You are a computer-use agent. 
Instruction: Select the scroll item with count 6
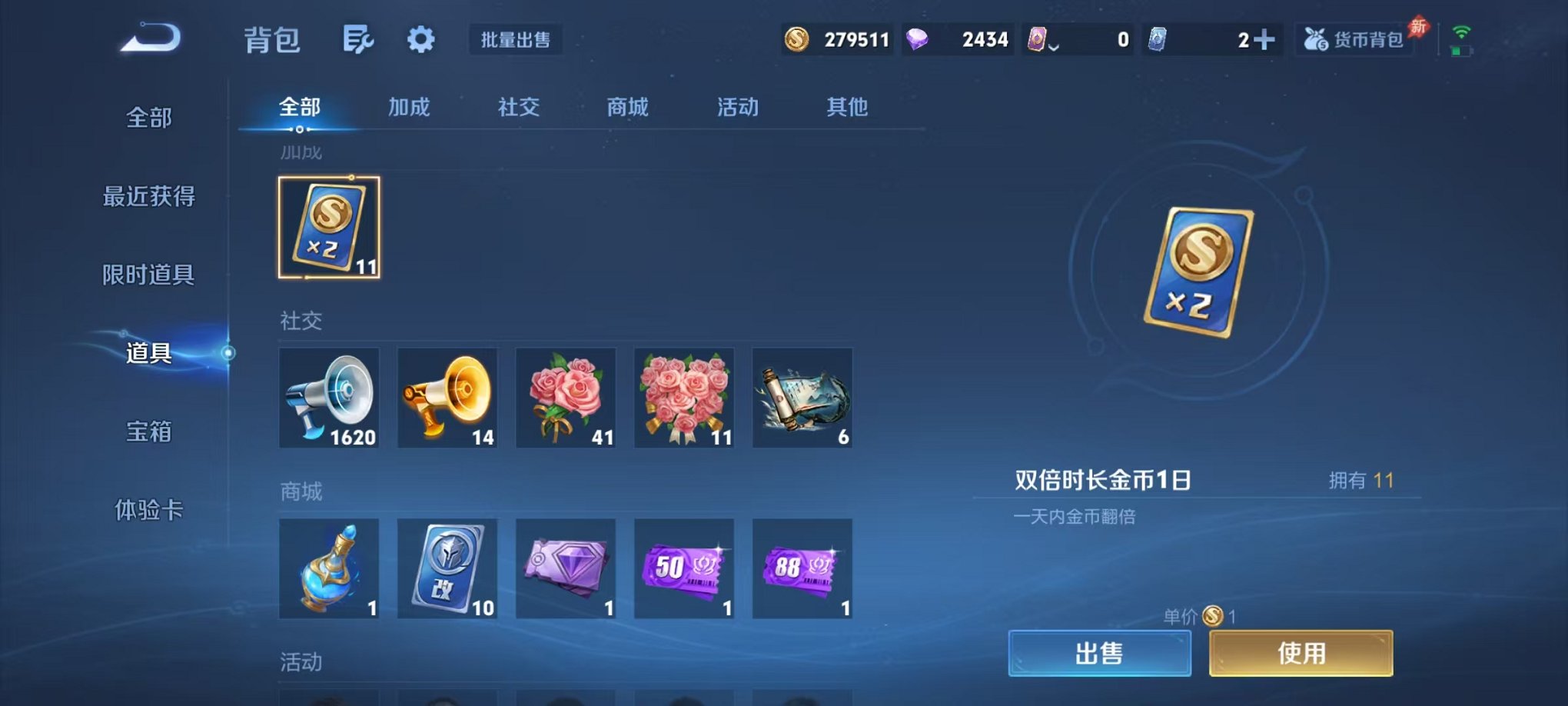(802, 398)
